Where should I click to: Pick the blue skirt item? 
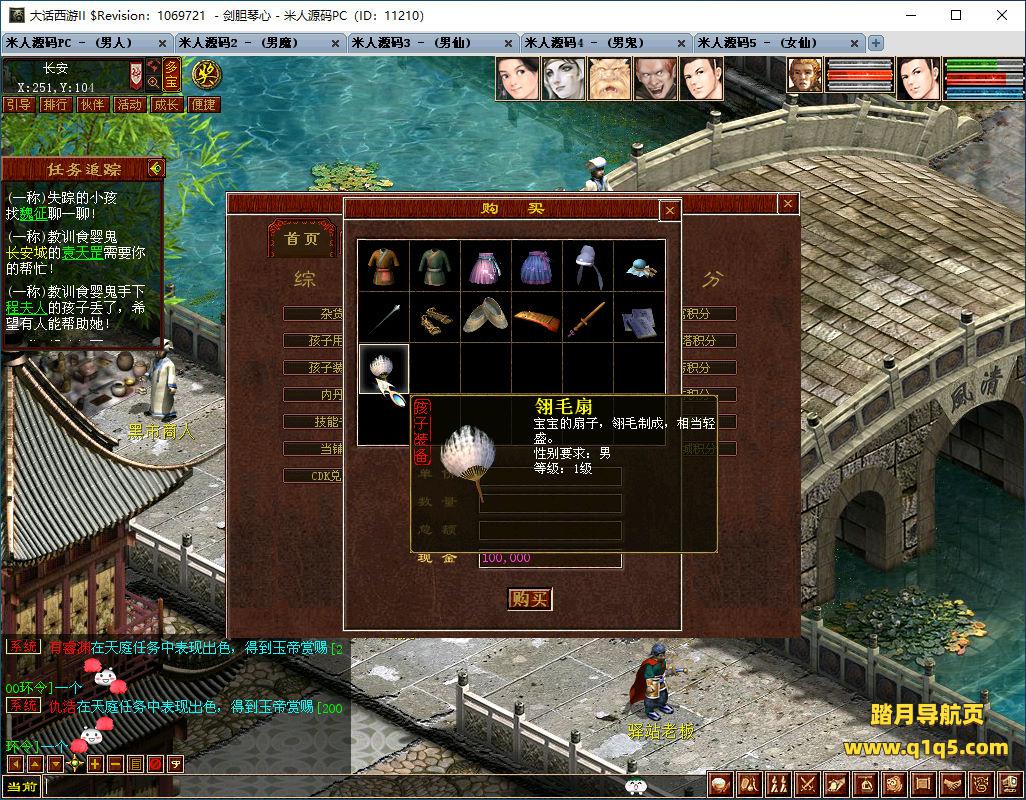(x=537, y=265)
